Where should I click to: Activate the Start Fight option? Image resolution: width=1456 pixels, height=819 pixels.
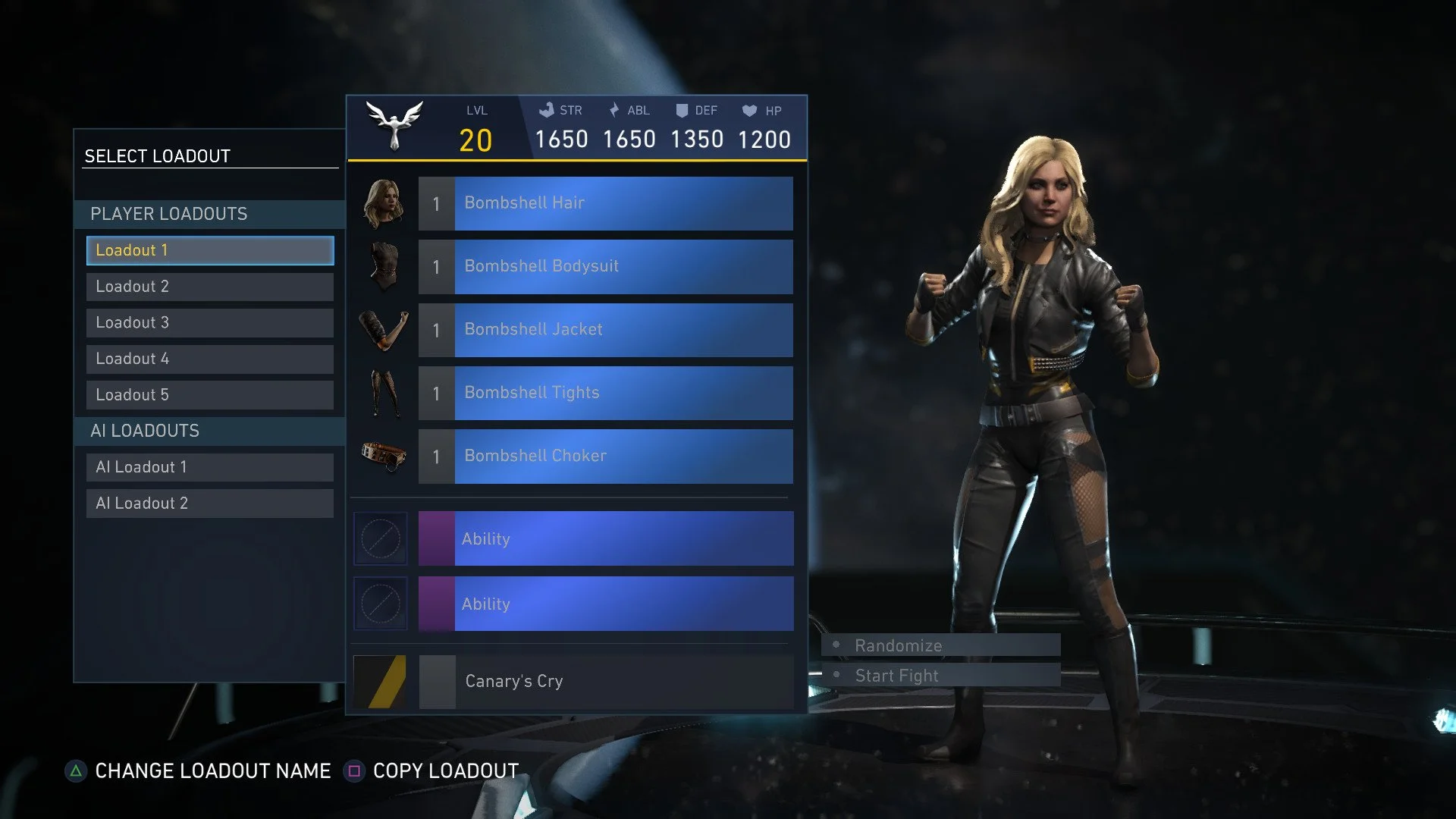coord(940,676)
